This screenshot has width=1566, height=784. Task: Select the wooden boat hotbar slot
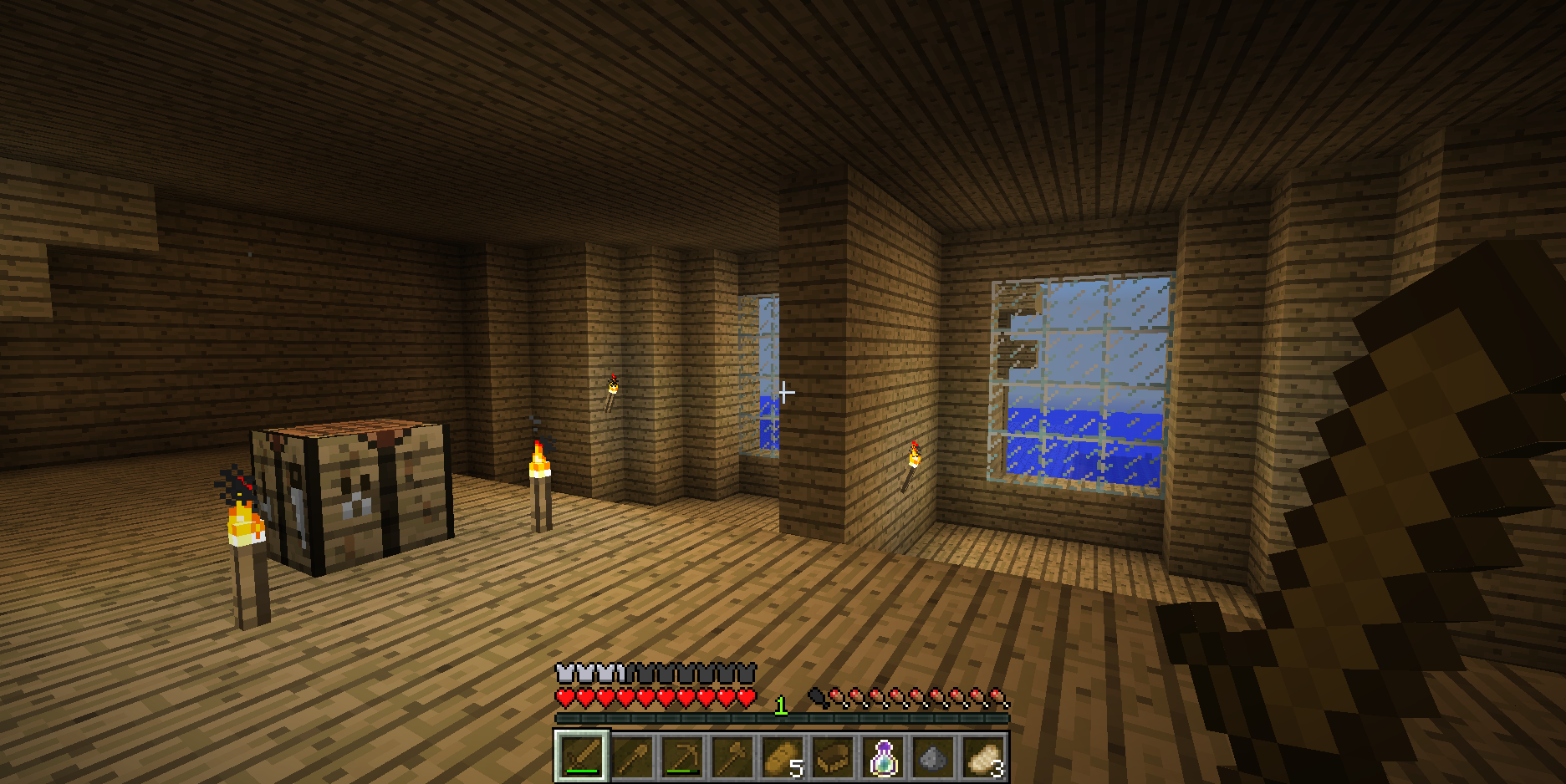pyautogui.click(x=833, y=757)
